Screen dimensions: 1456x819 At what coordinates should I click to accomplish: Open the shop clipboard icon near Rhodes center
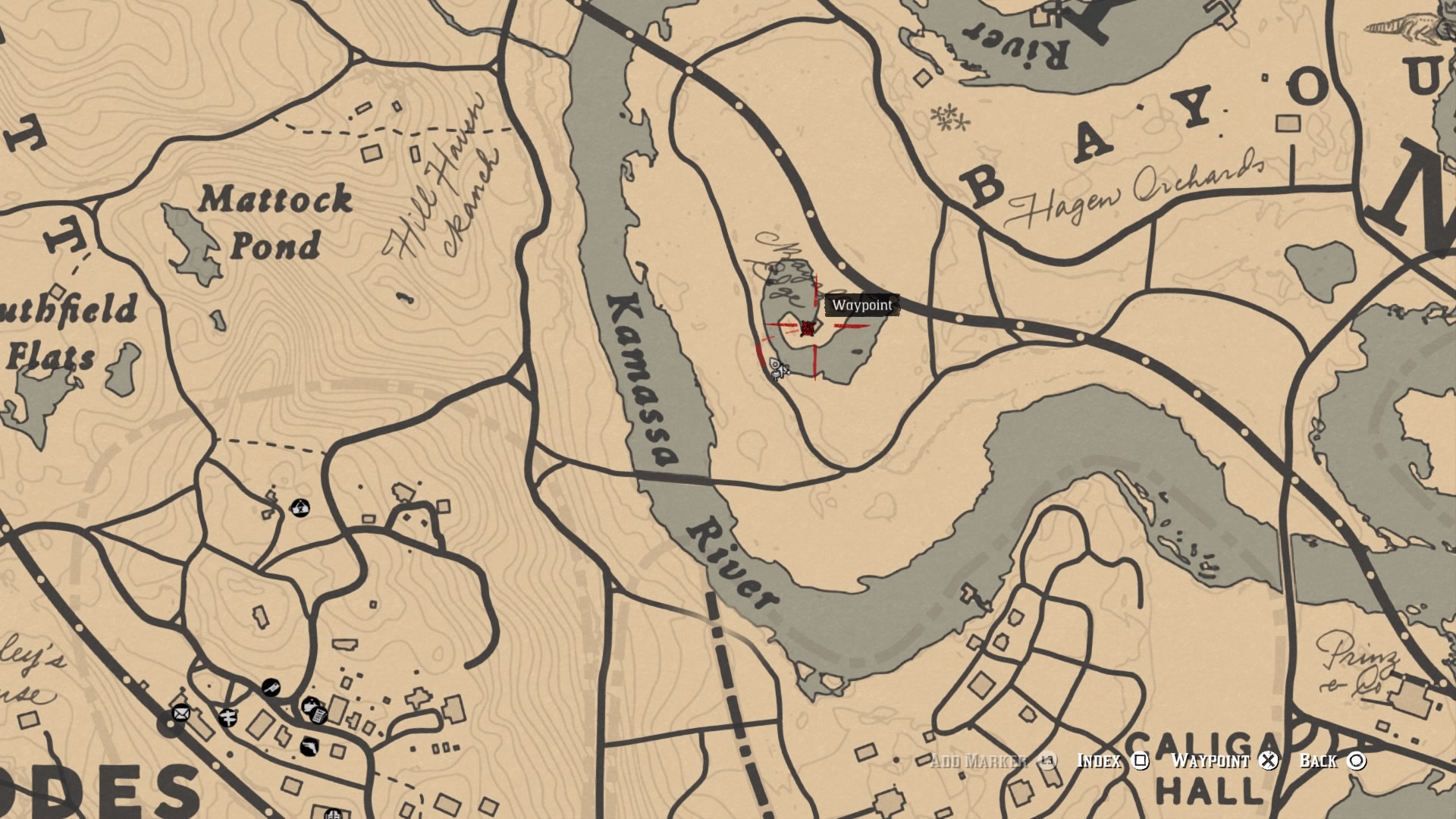tap(318, 716)
